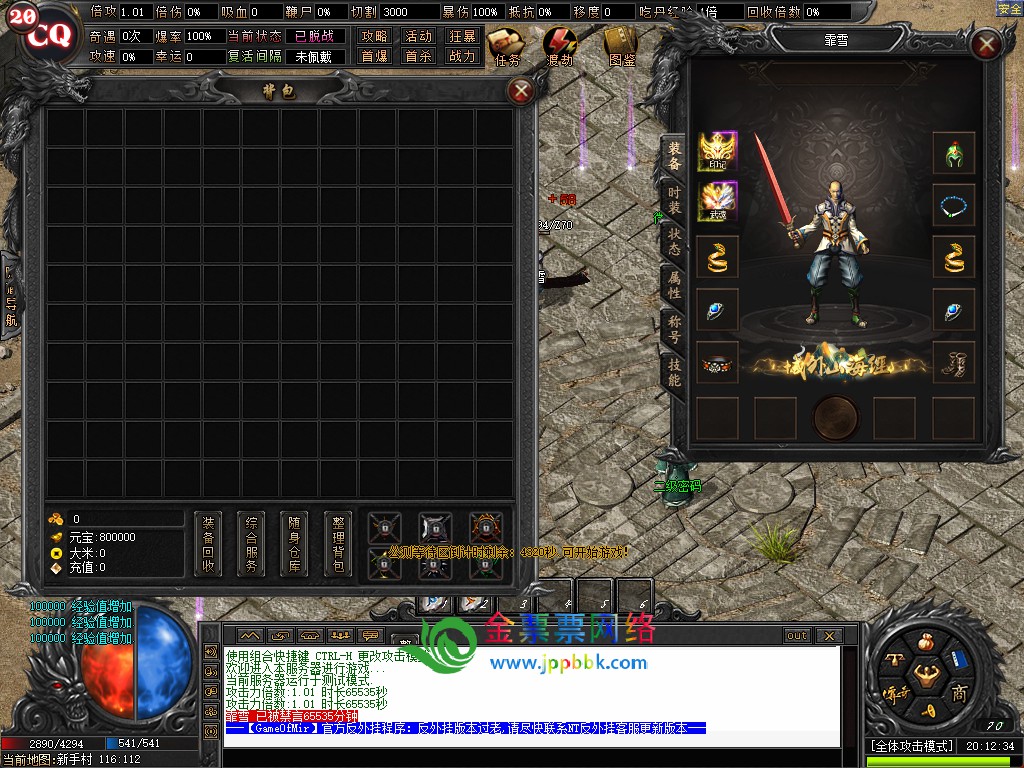Select the 印记 golden emblem slot
1024x768 pixels.
[x=717, y=152]
